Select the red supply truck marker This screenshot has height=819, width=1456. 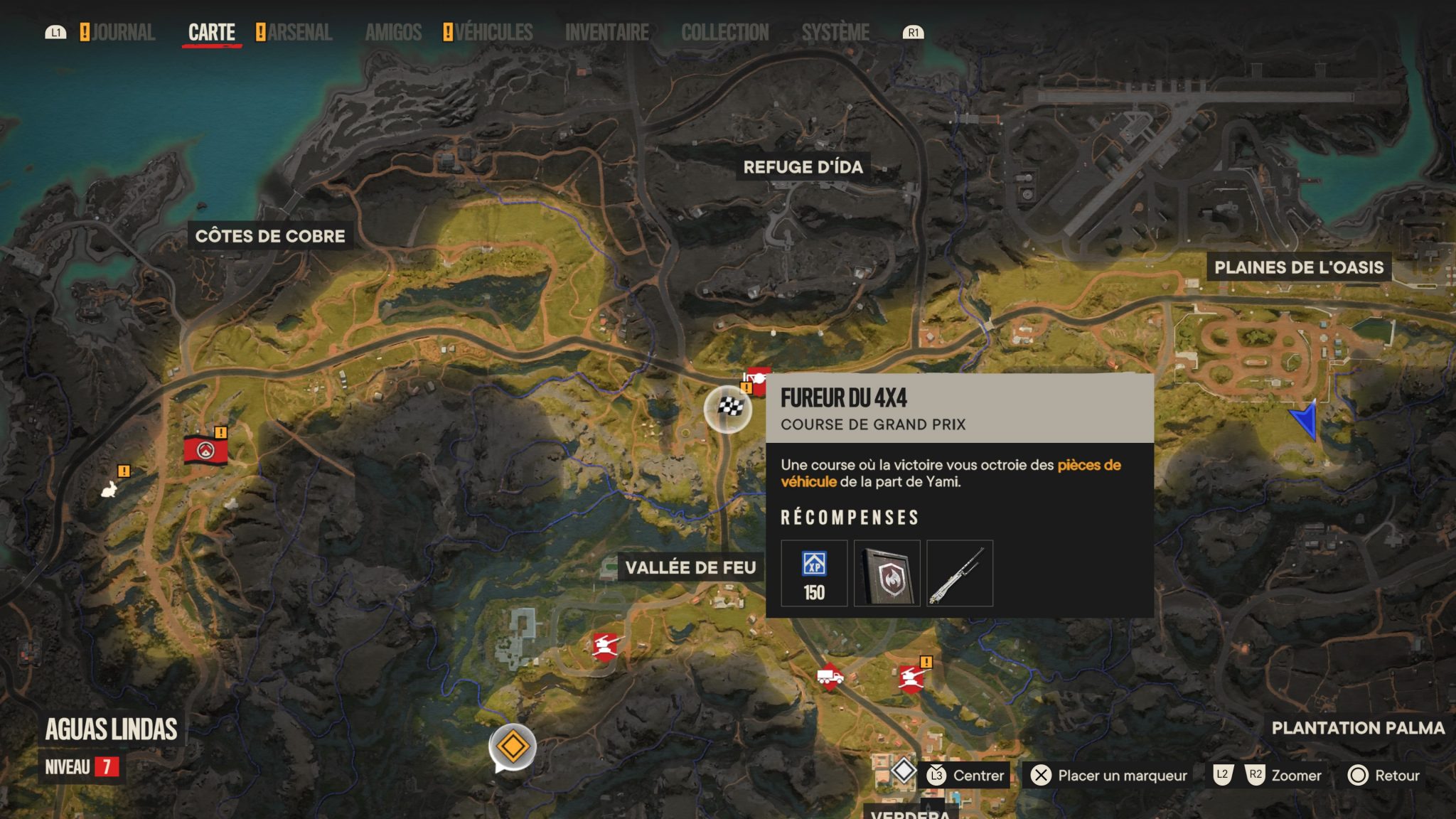tap(830, 677)
